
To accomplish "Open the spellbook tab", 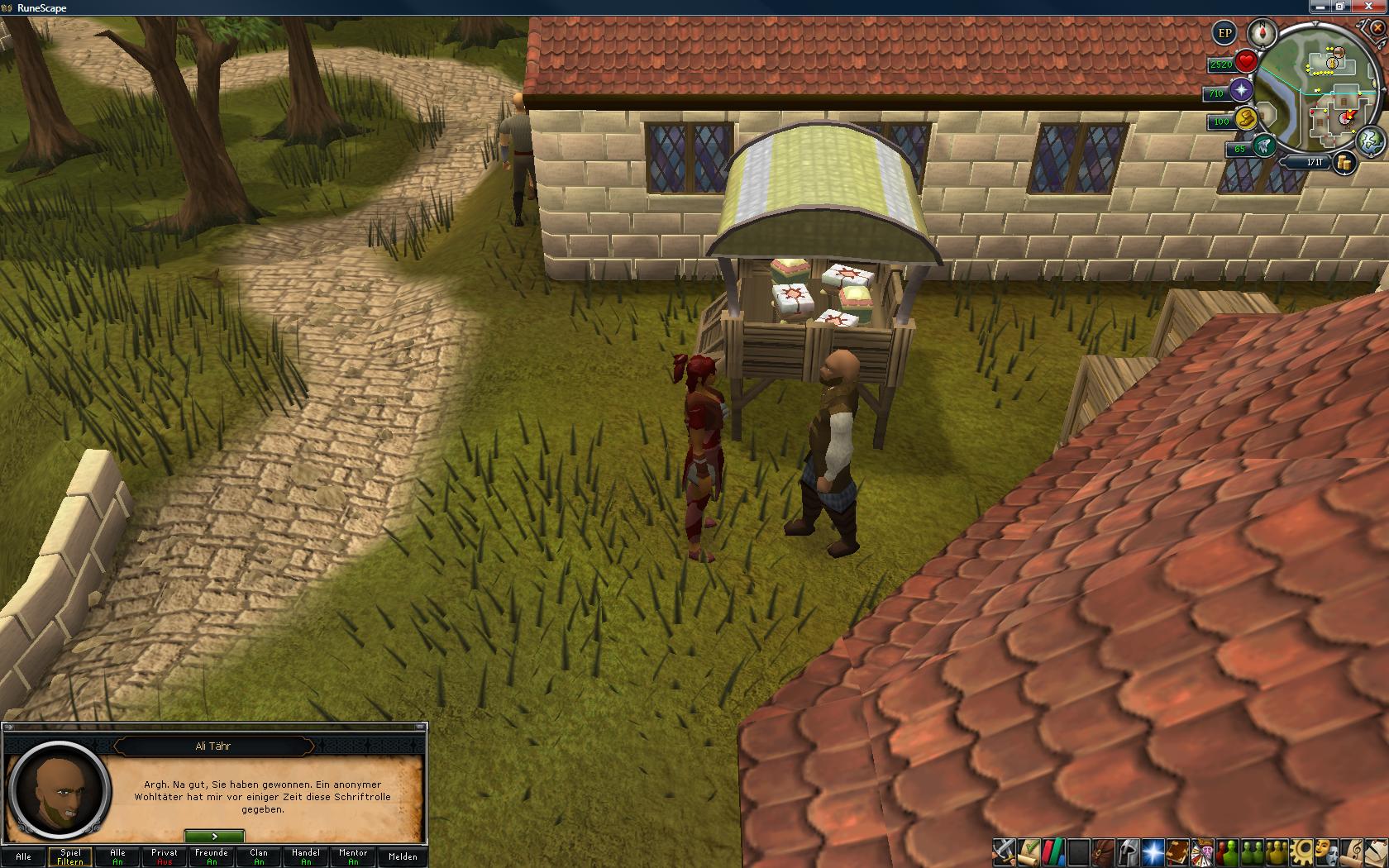I will [x=1177, y=851].
